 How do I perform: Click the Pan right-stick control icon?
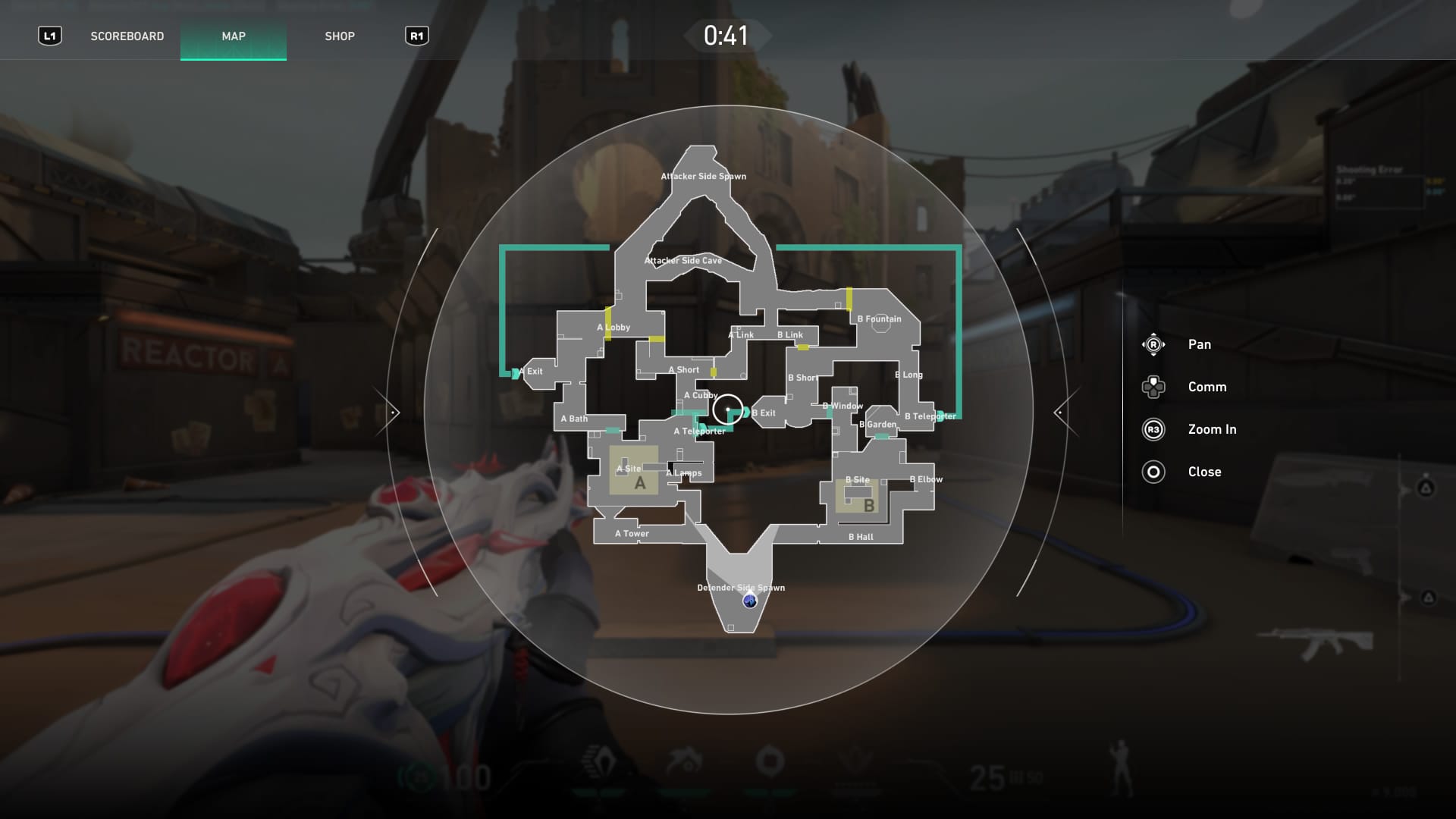pyautogui.click(x=1153, y=344)
